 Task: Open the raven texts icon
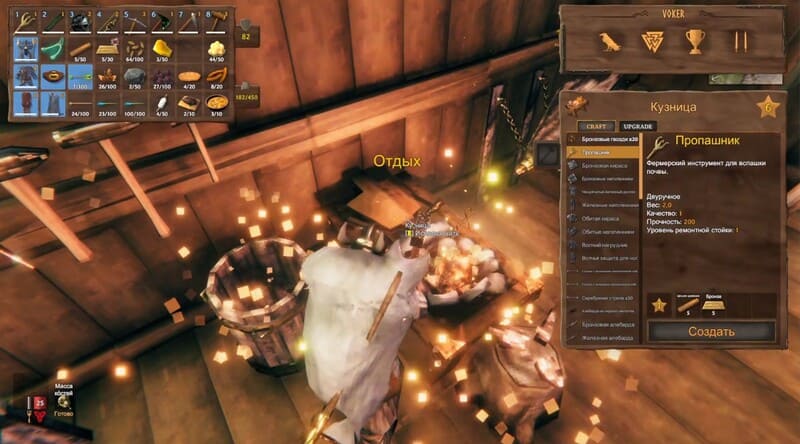[x=607, y=41]
